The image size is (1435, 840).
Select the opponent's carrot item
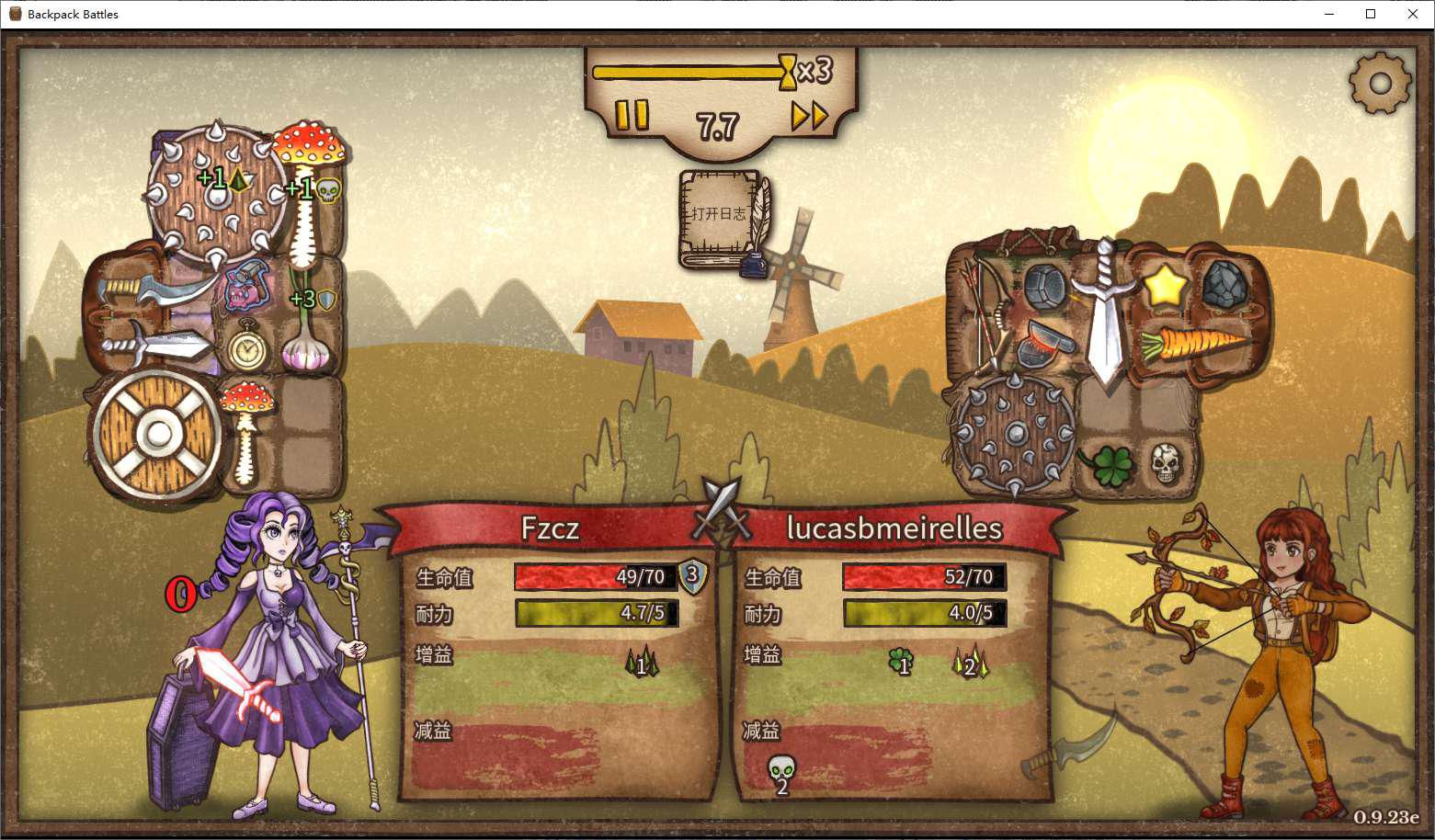[x=1191, y=346]
